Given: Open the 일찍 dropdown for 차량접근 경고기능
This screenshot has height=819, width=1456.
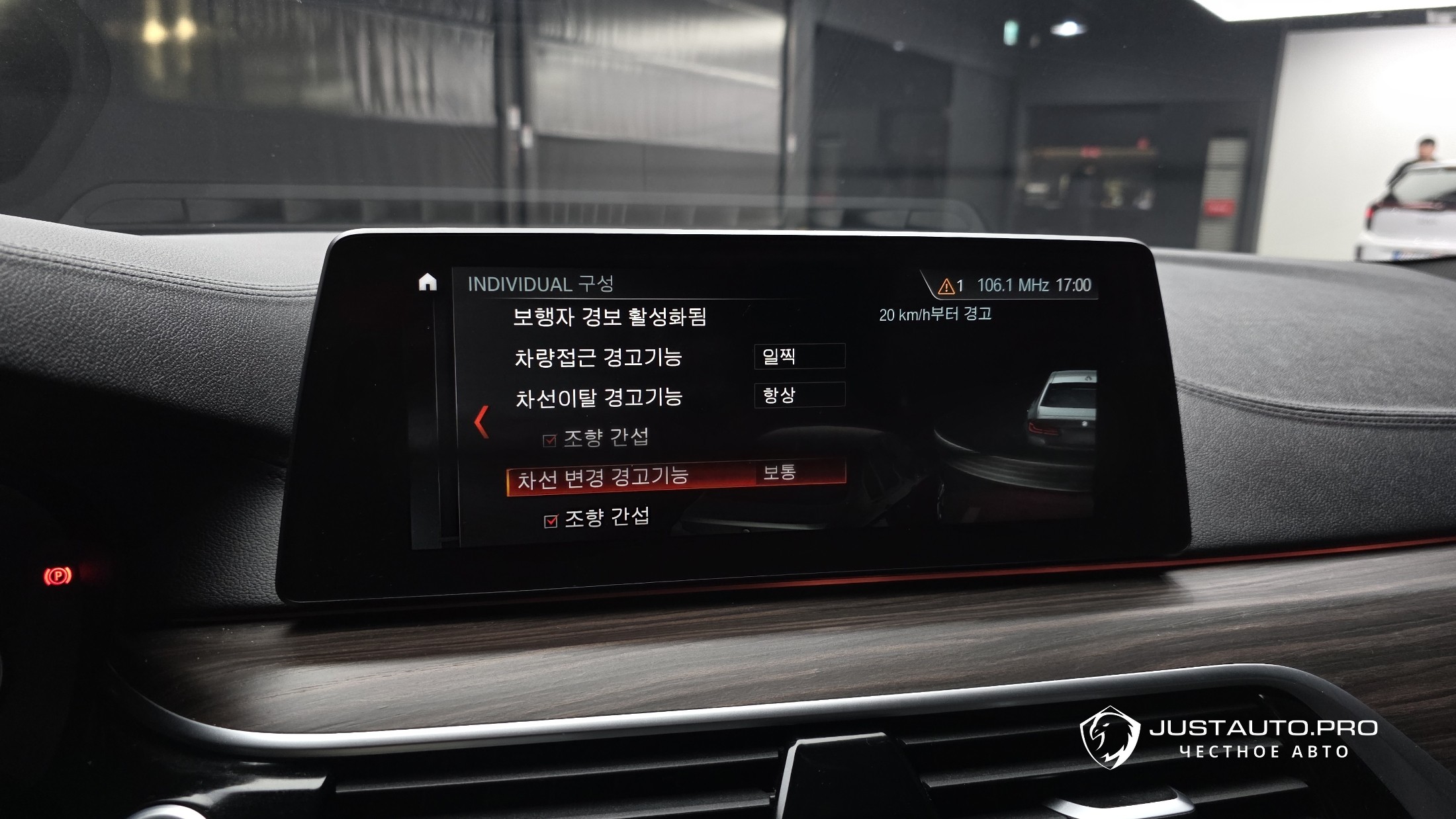Looking at the screenshot, I should [x=799, y=357].
